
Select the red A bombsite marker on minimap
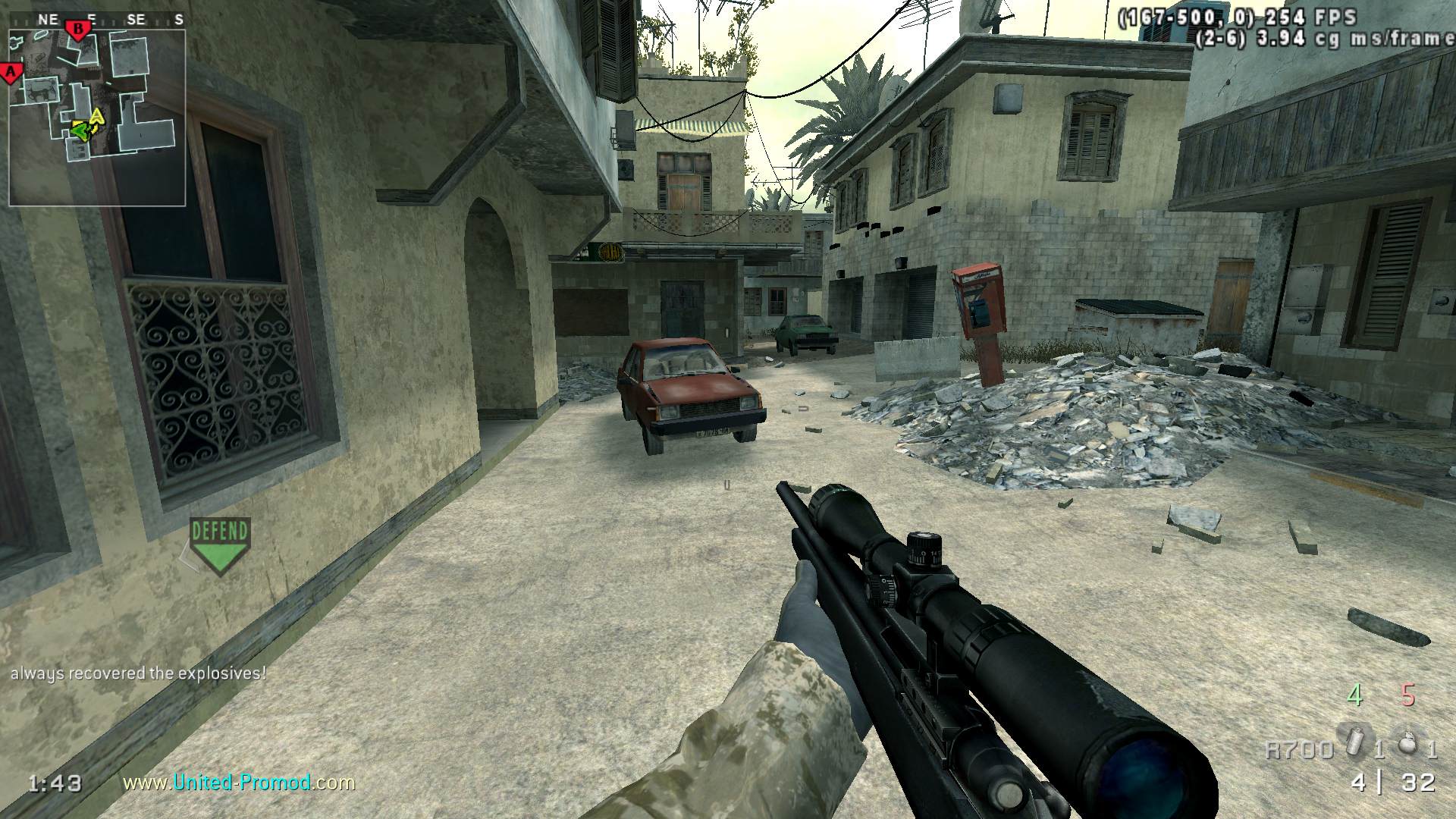click(x=11, y=73)
